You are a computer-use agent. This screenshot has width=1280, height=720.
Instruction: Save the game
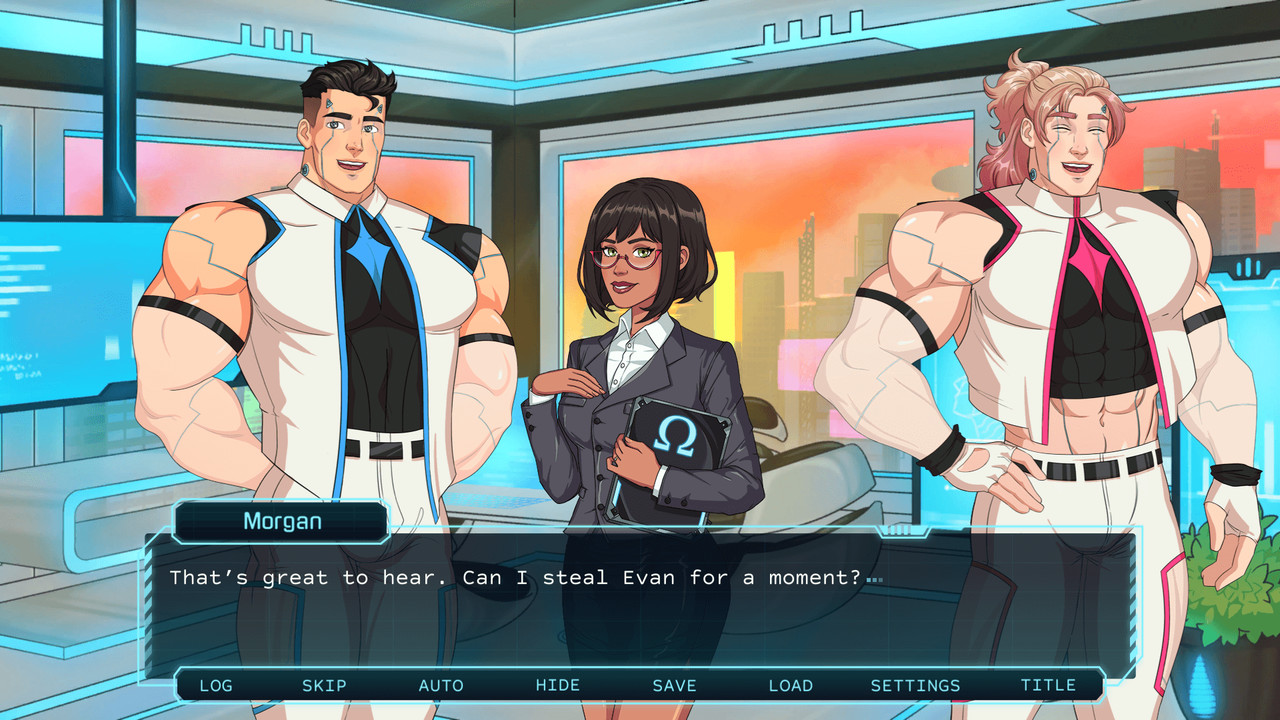click(675, 685)
